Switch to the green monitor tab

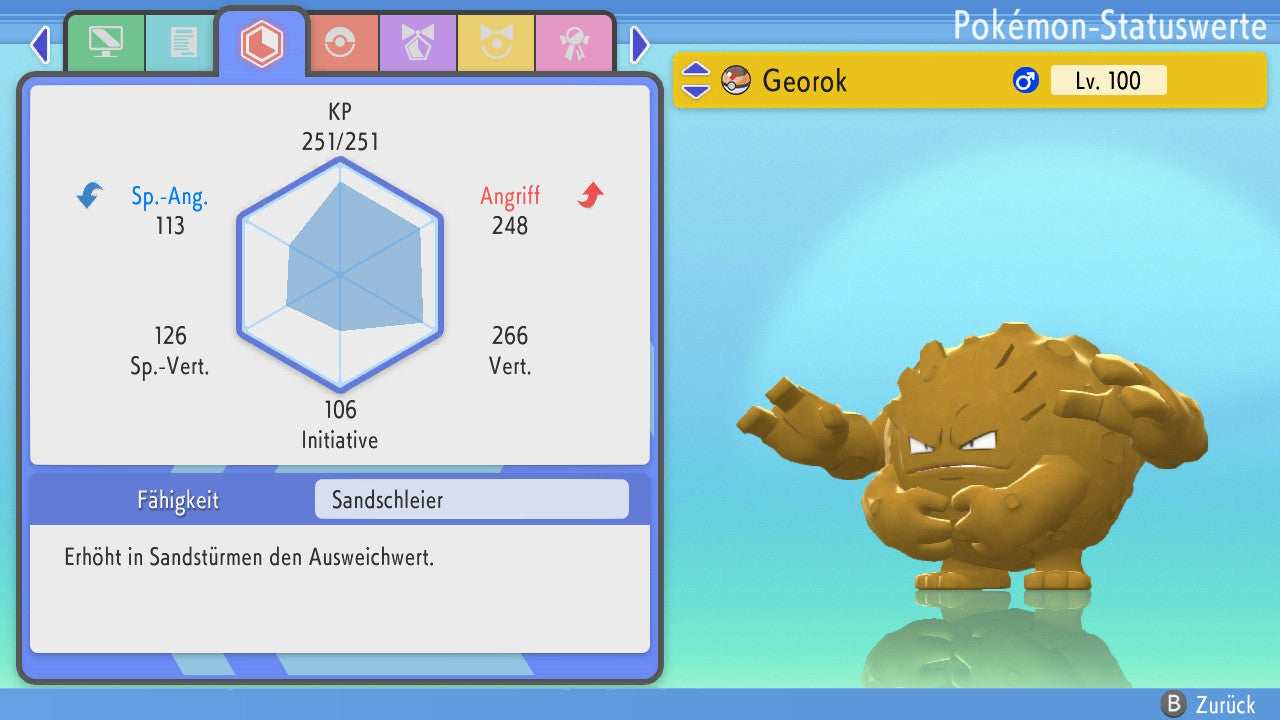pyautogui.click(x=105, y=42)
